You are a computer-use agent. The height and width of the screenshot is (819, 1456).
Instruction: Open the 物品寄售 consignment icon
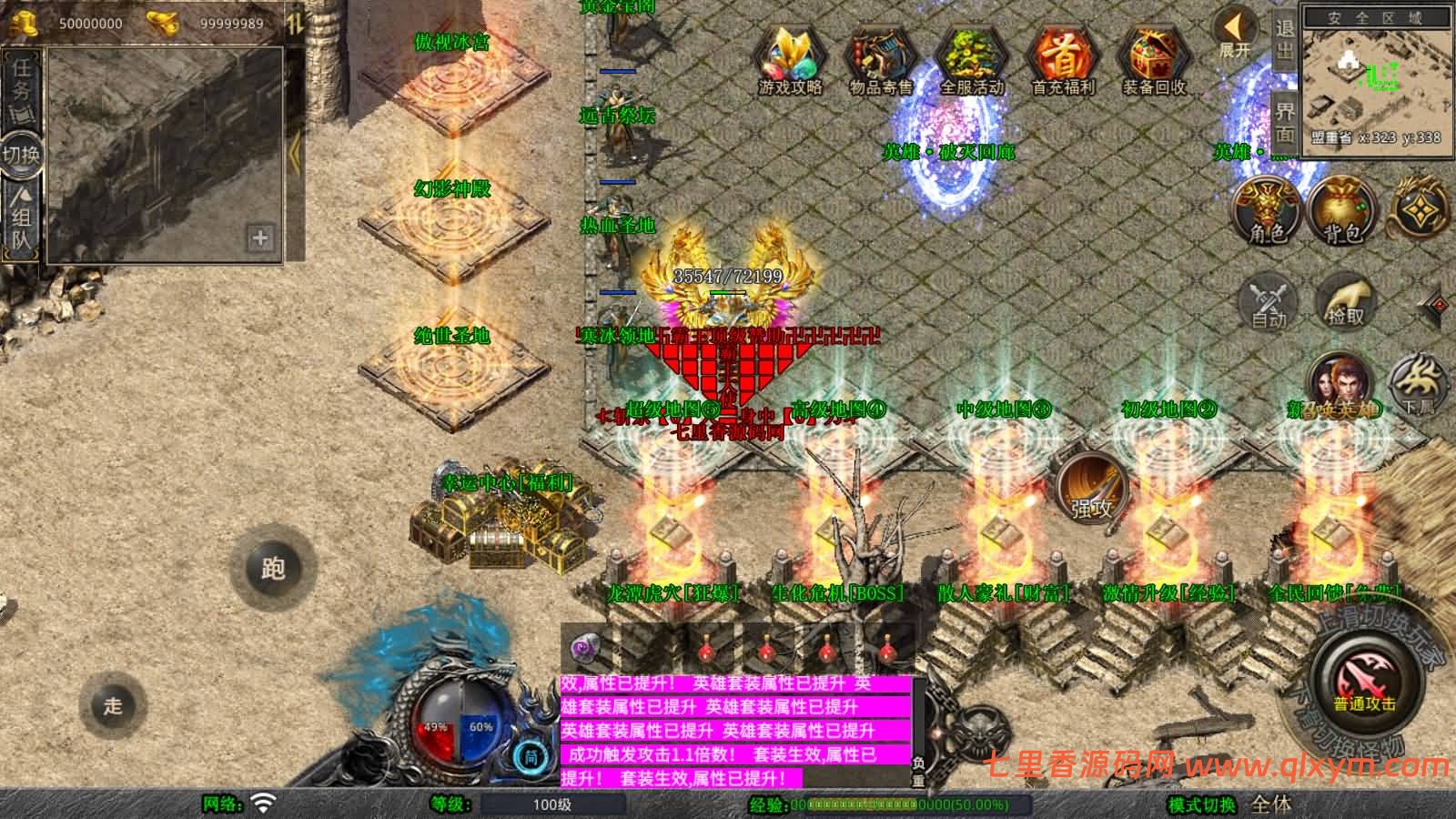879,59
